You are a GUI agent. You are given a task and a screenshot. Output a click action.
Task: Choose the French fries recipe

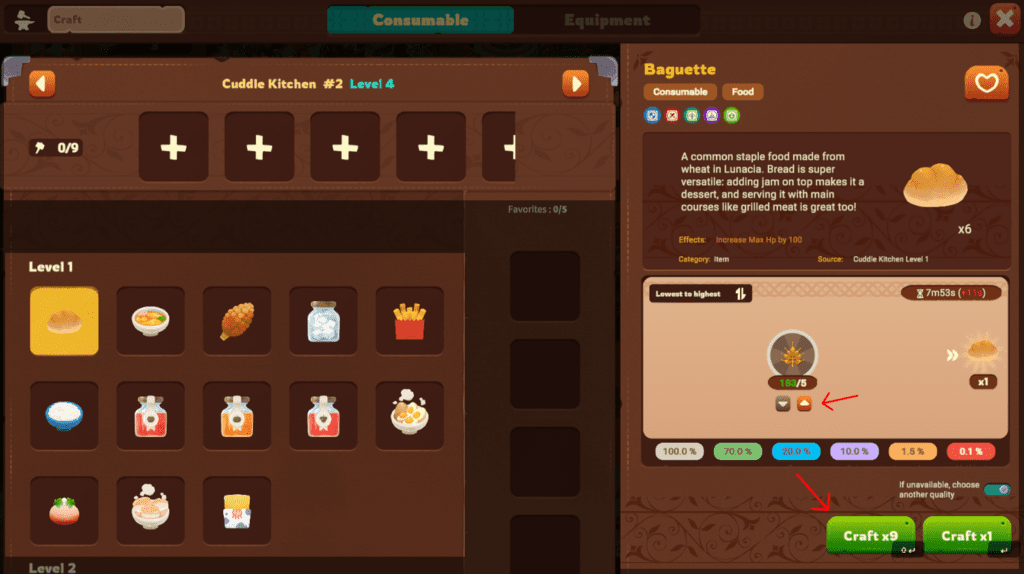(409, 321)
